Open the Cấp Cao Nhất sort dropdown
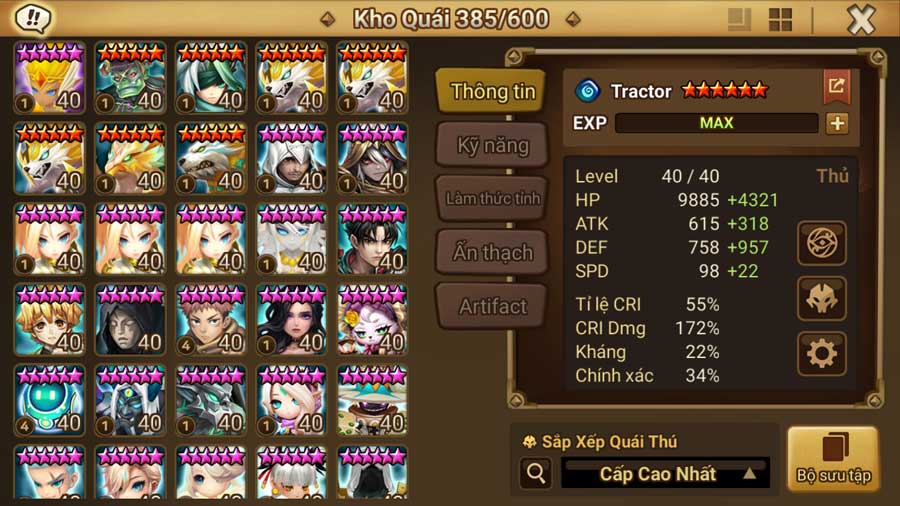This screenshot has width=900, height=506. [x=665, y=473]
